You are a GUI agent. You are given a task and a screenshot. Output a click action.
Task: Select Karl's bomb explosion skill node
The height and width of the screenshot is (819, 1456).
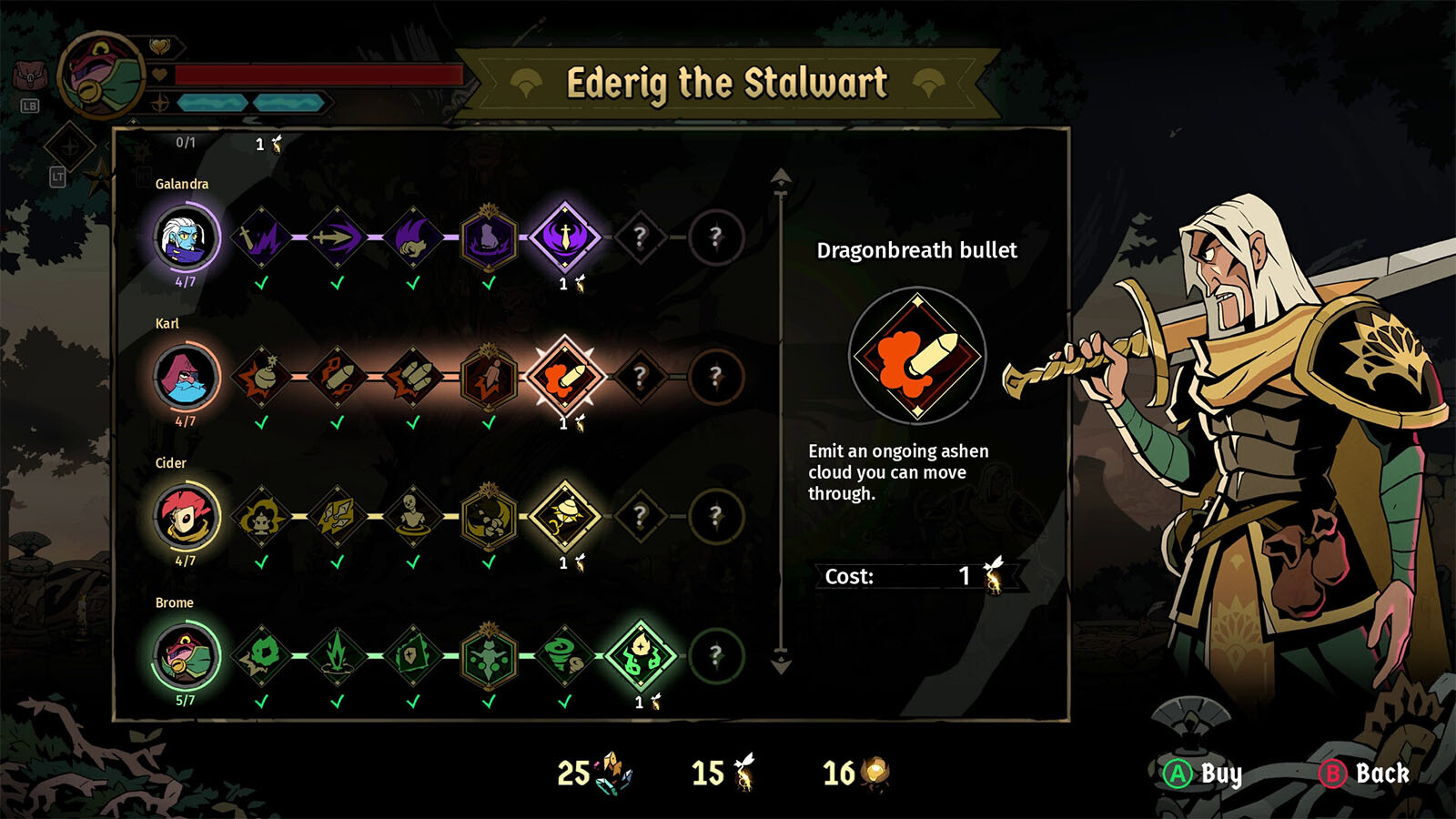[x=262, y=376]
